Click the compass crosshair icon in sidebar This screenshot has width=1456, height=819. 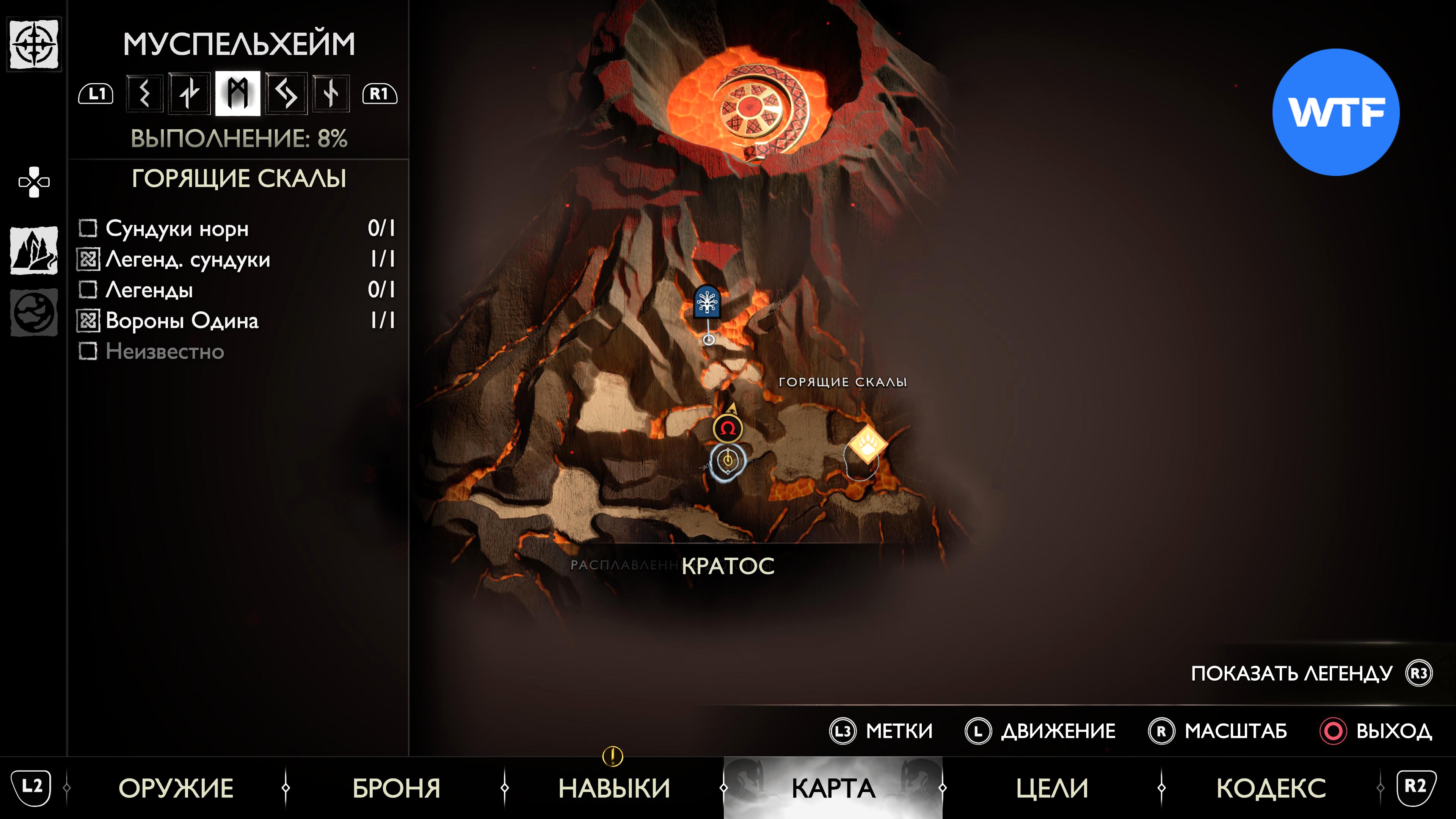click(x=34, y=45)
